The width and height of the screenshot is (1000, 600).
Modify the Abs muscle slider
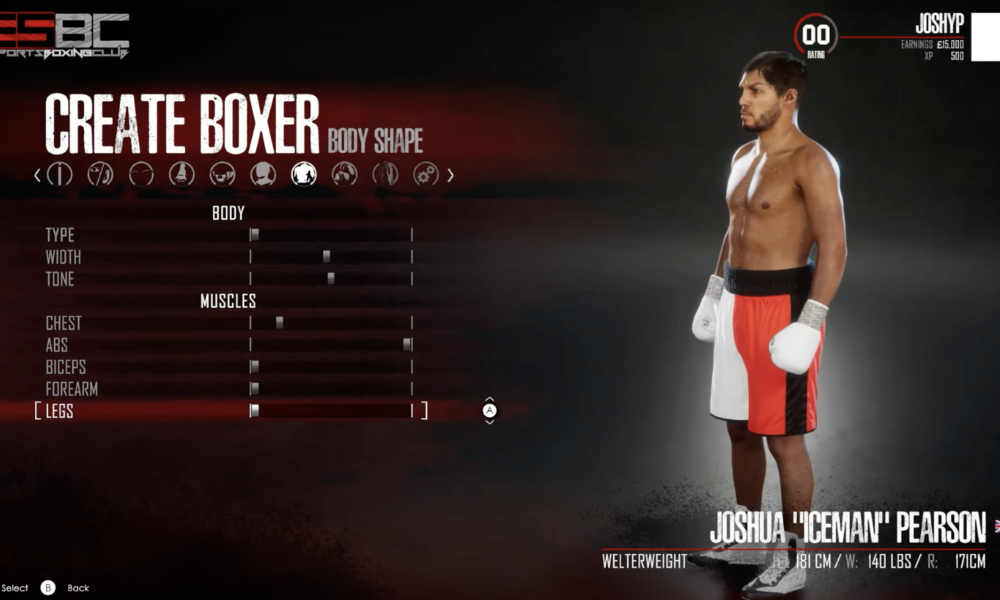click(407, 345)
